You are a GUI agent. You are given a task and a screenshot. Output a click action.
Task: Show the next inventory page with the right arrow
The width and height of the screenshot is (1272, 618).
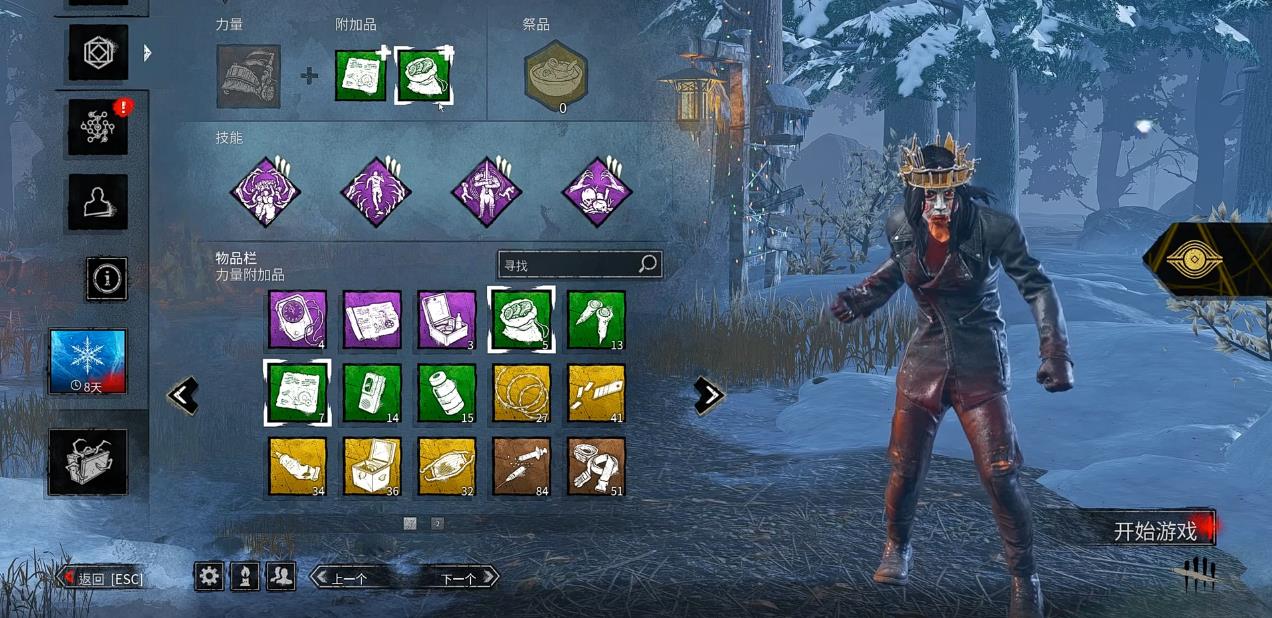click(708, 395)
